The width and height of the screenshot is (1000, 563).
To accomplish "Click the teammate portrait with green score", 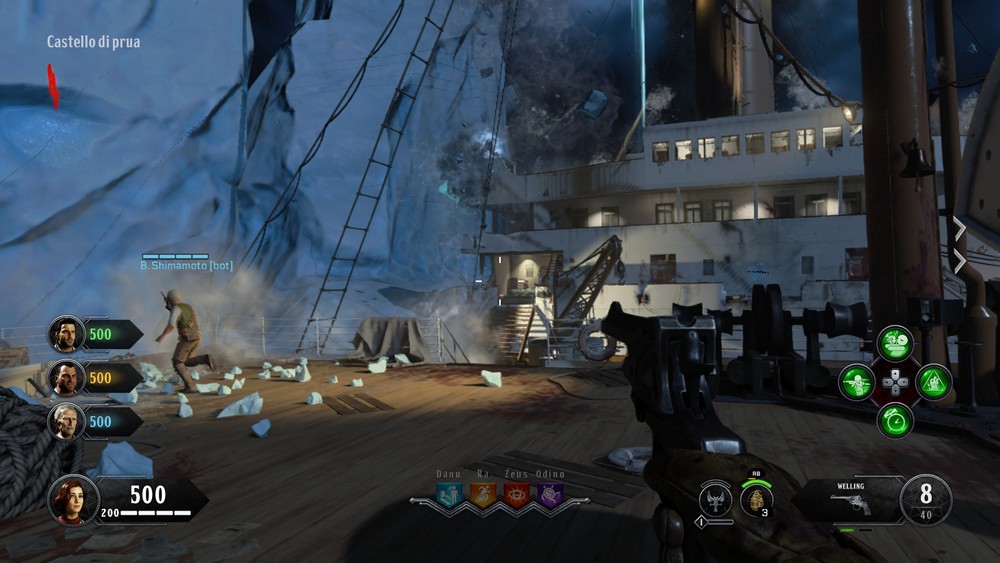I will (67, 334).
